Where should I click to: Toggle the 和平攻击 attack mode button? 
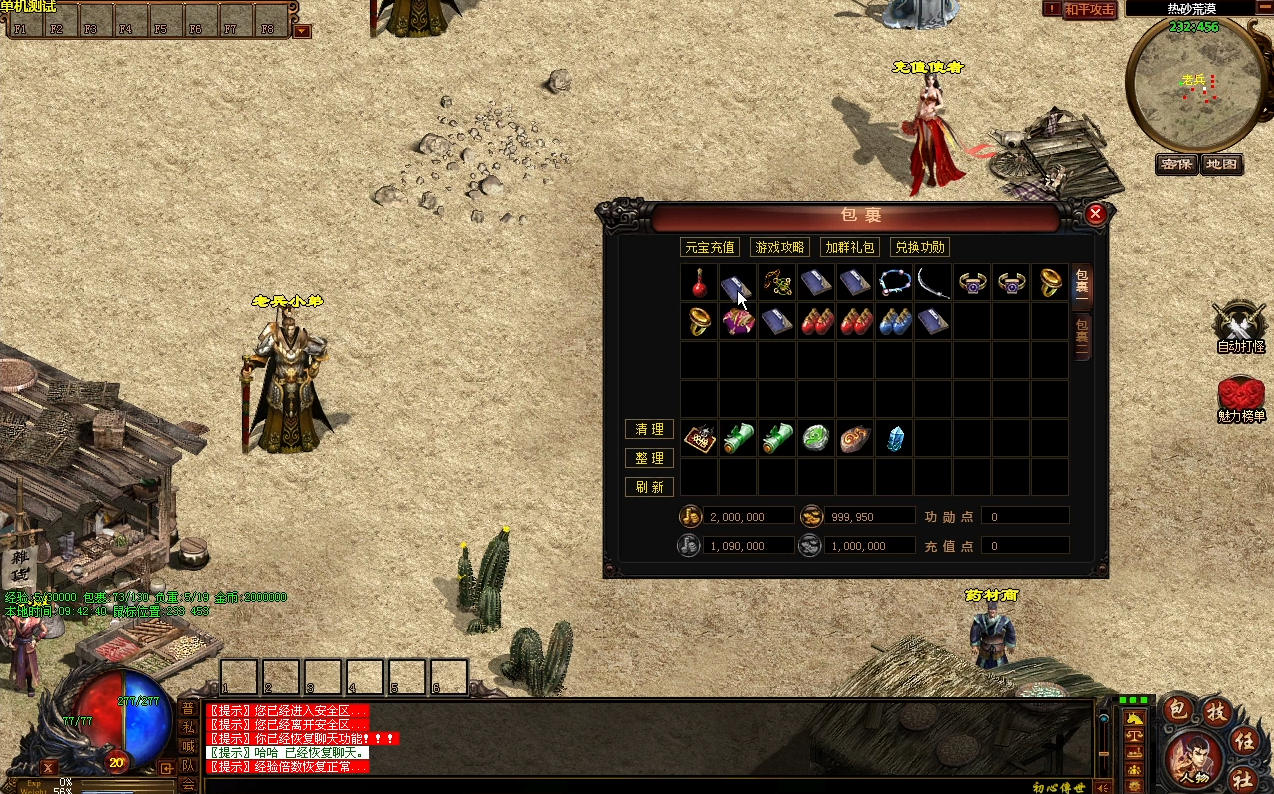click(1089, 9)
